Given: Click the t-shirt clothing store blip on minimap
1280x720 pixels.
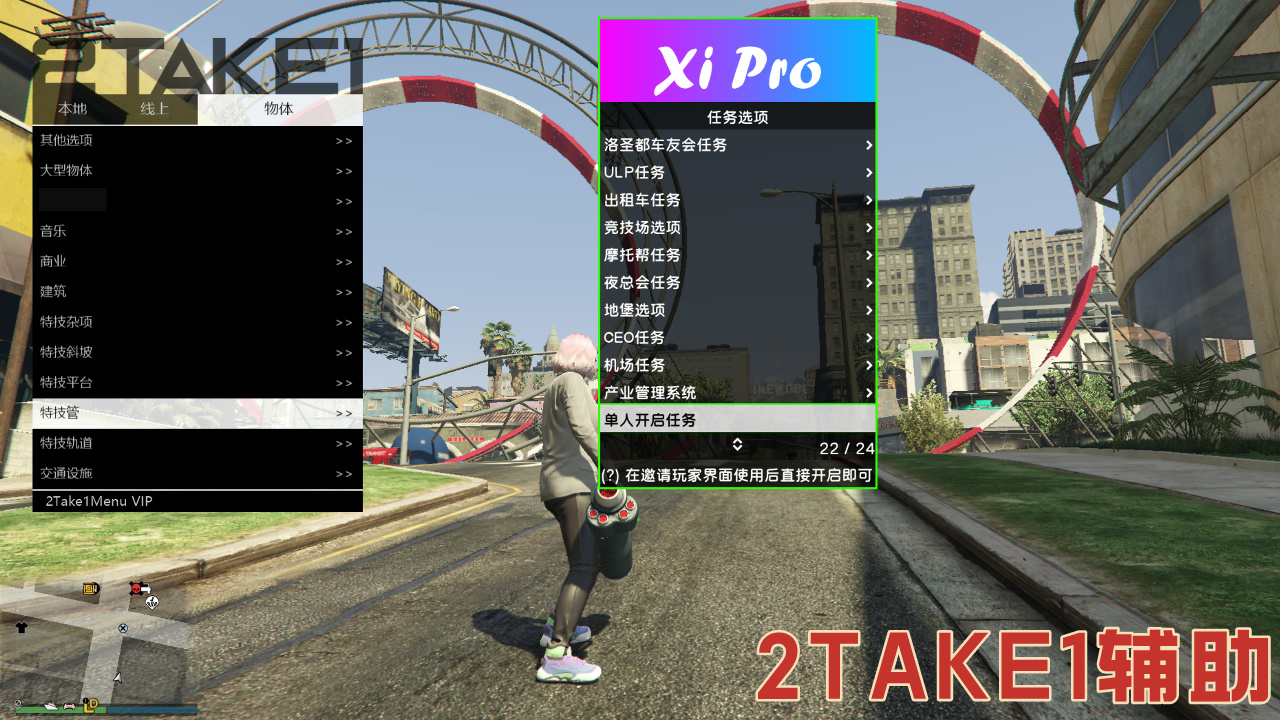Looking at the screenshot, I should point(20,627).
